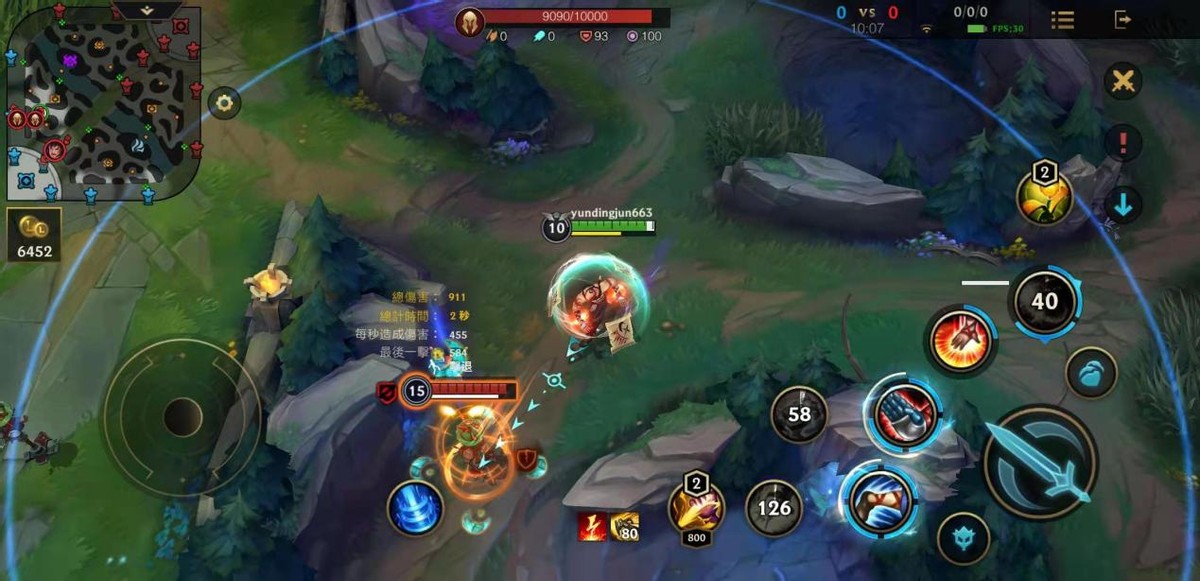Target champions with the blue crest button

964,538
